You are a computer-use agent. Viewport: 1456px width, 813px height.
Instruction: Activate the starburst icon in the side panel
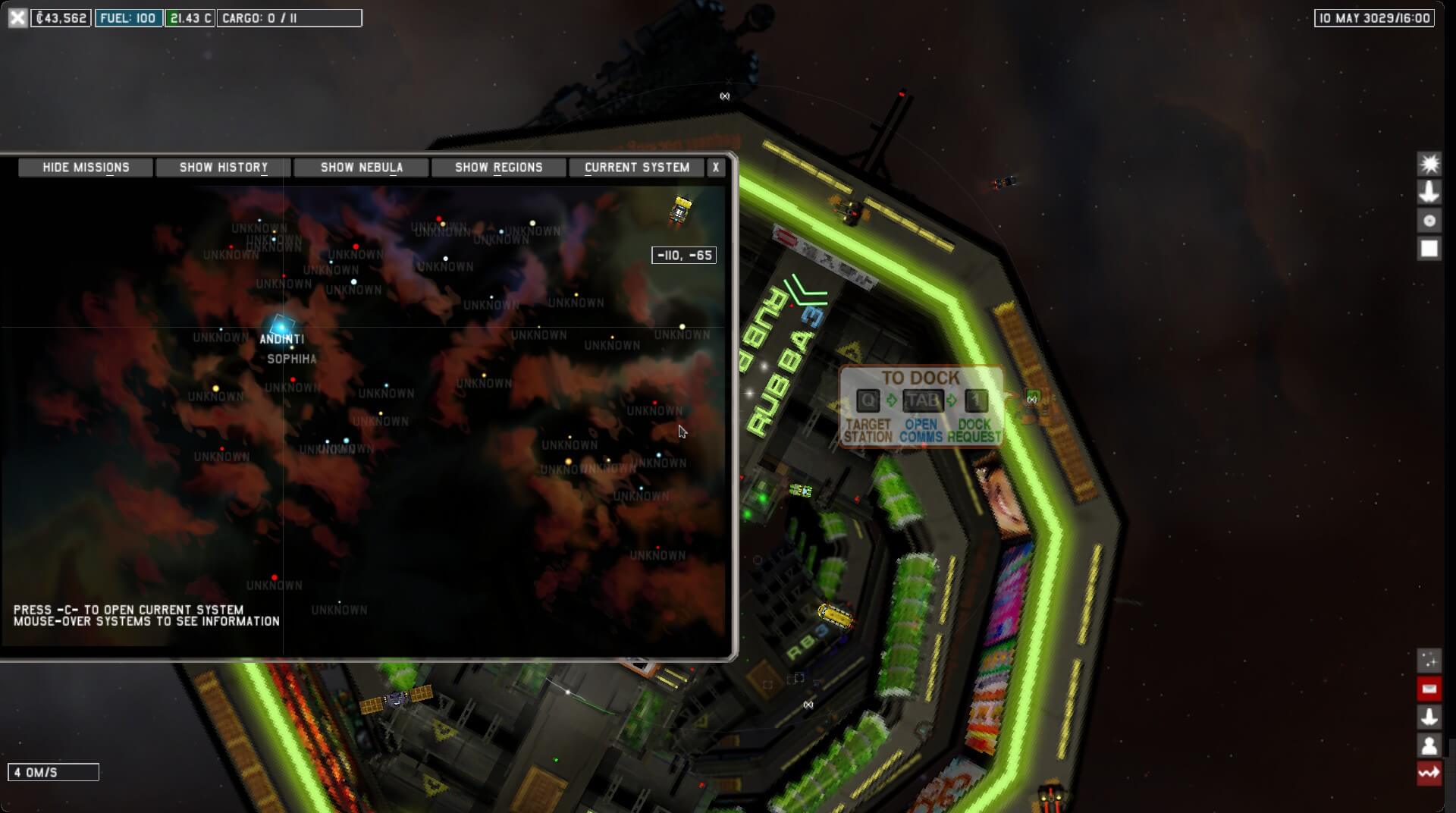tap(1429, 164)
